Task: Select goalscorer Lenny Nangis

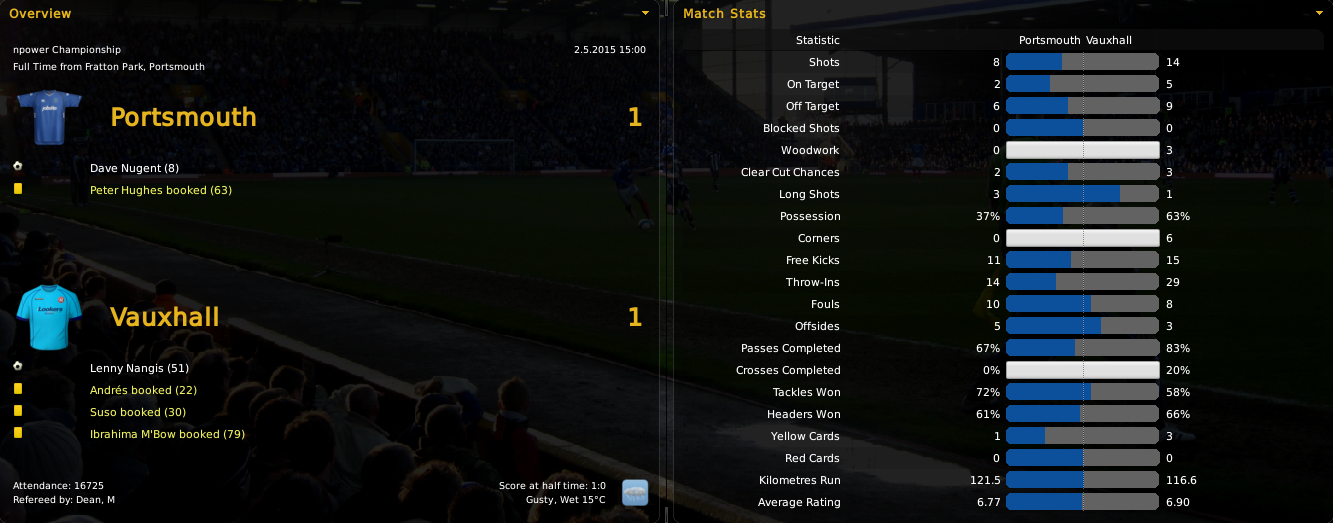Action: pos(139,368)
